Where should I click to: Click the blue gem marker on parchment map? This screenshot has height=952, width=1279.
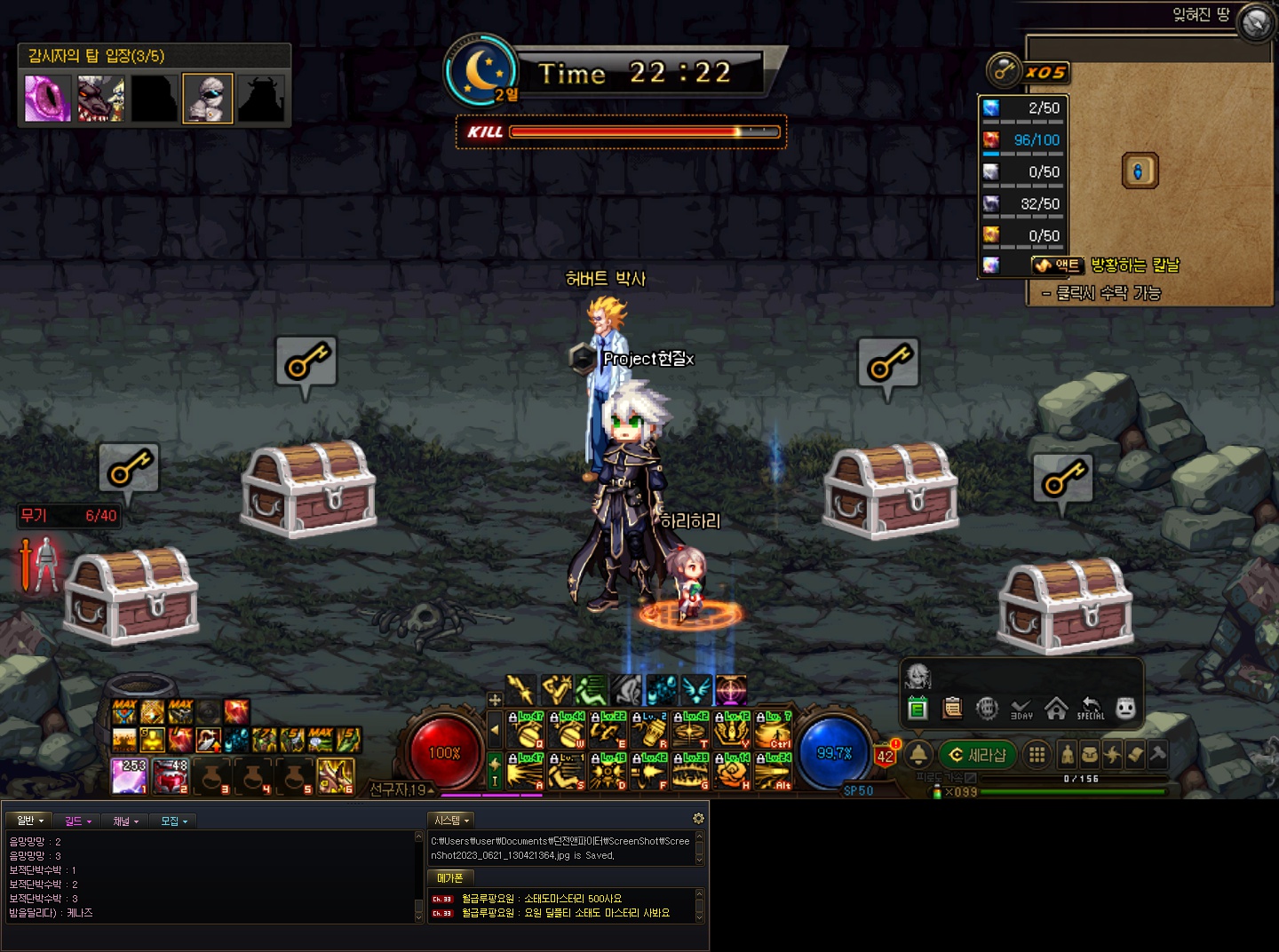(1140, 171)
